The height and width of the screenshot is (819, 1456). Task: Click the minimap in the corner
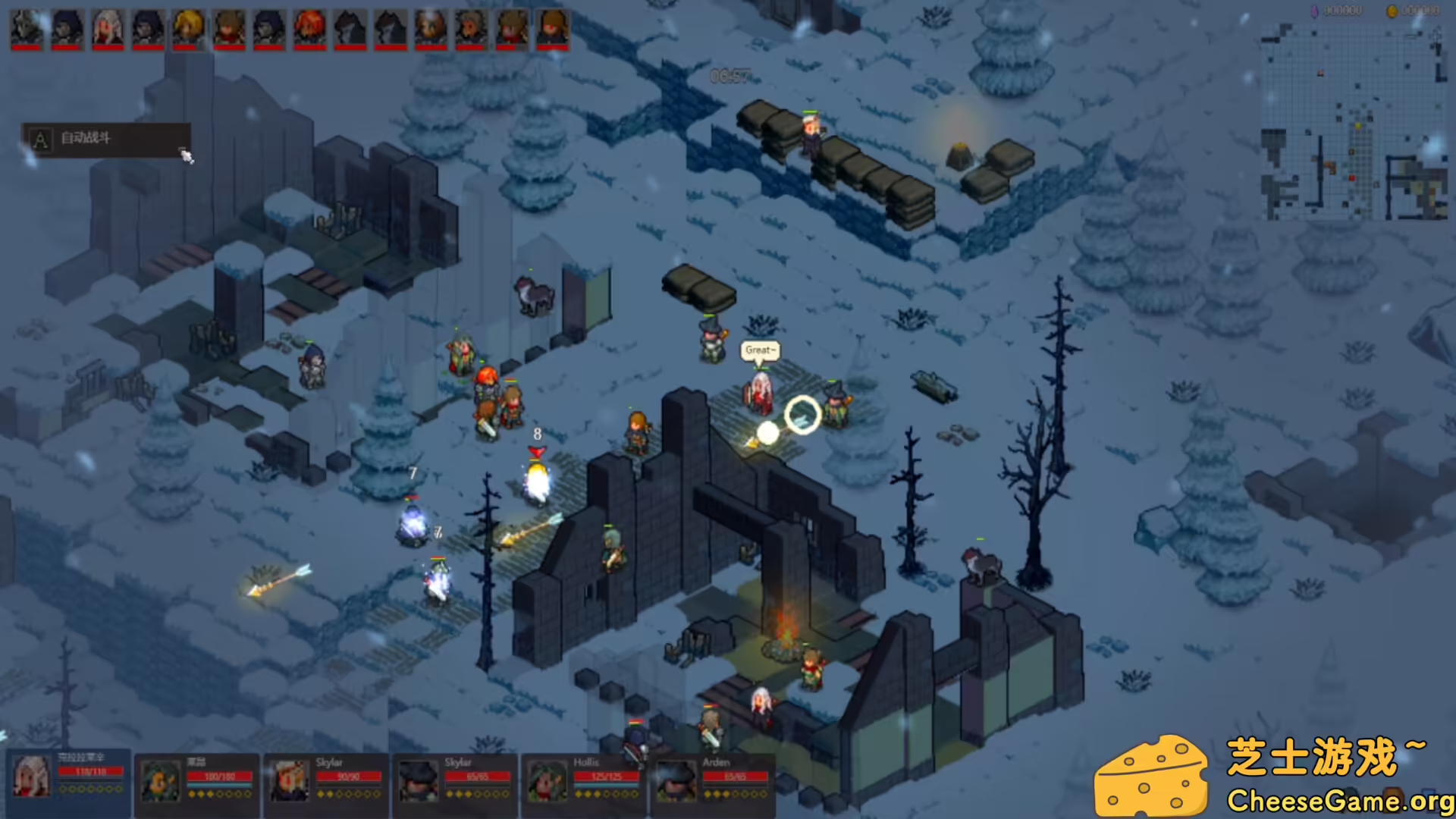(x=1354, y=123)
